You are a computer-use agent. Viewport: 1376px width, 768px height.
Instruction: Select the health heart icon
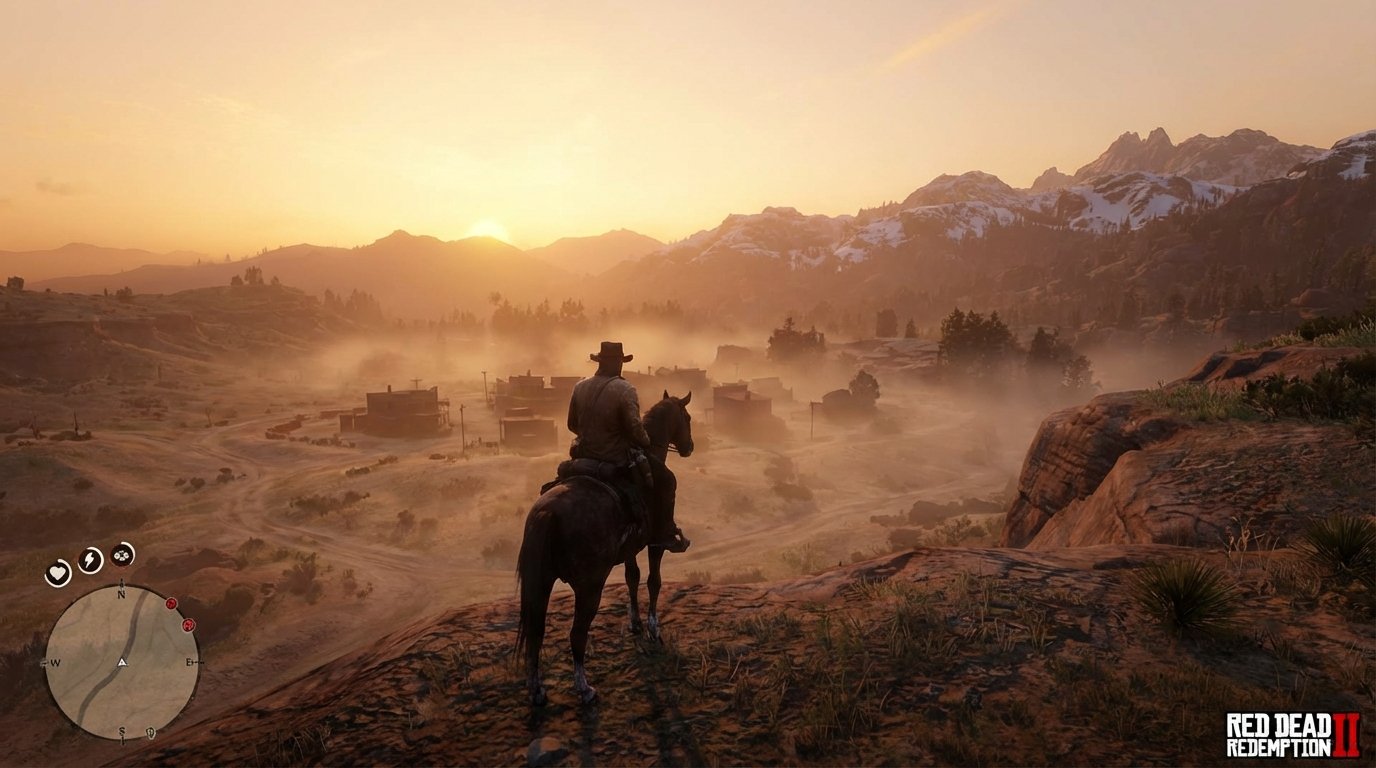pyautogui.click(x=58, y=571)
